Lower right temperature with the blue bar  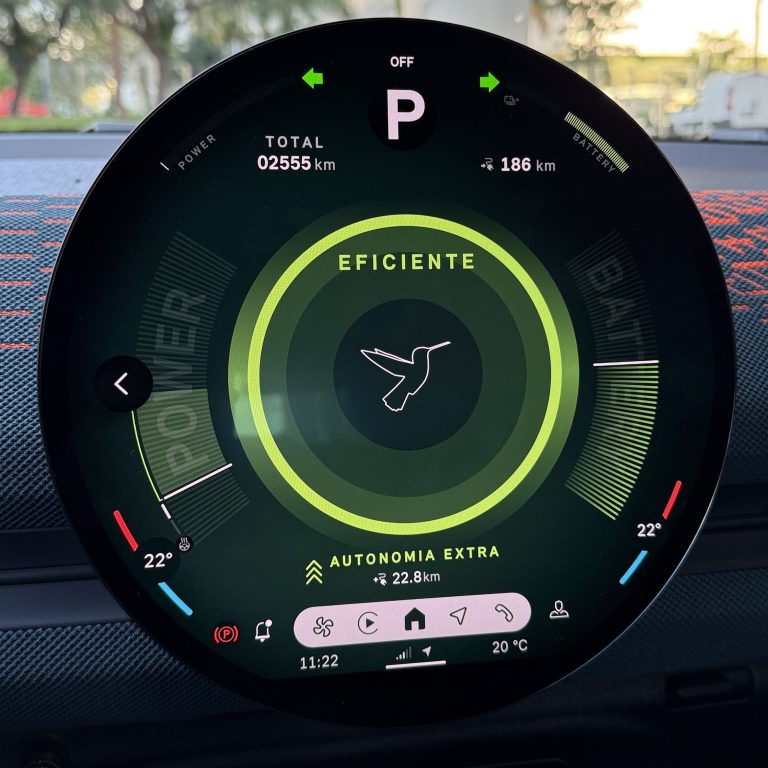633,567
